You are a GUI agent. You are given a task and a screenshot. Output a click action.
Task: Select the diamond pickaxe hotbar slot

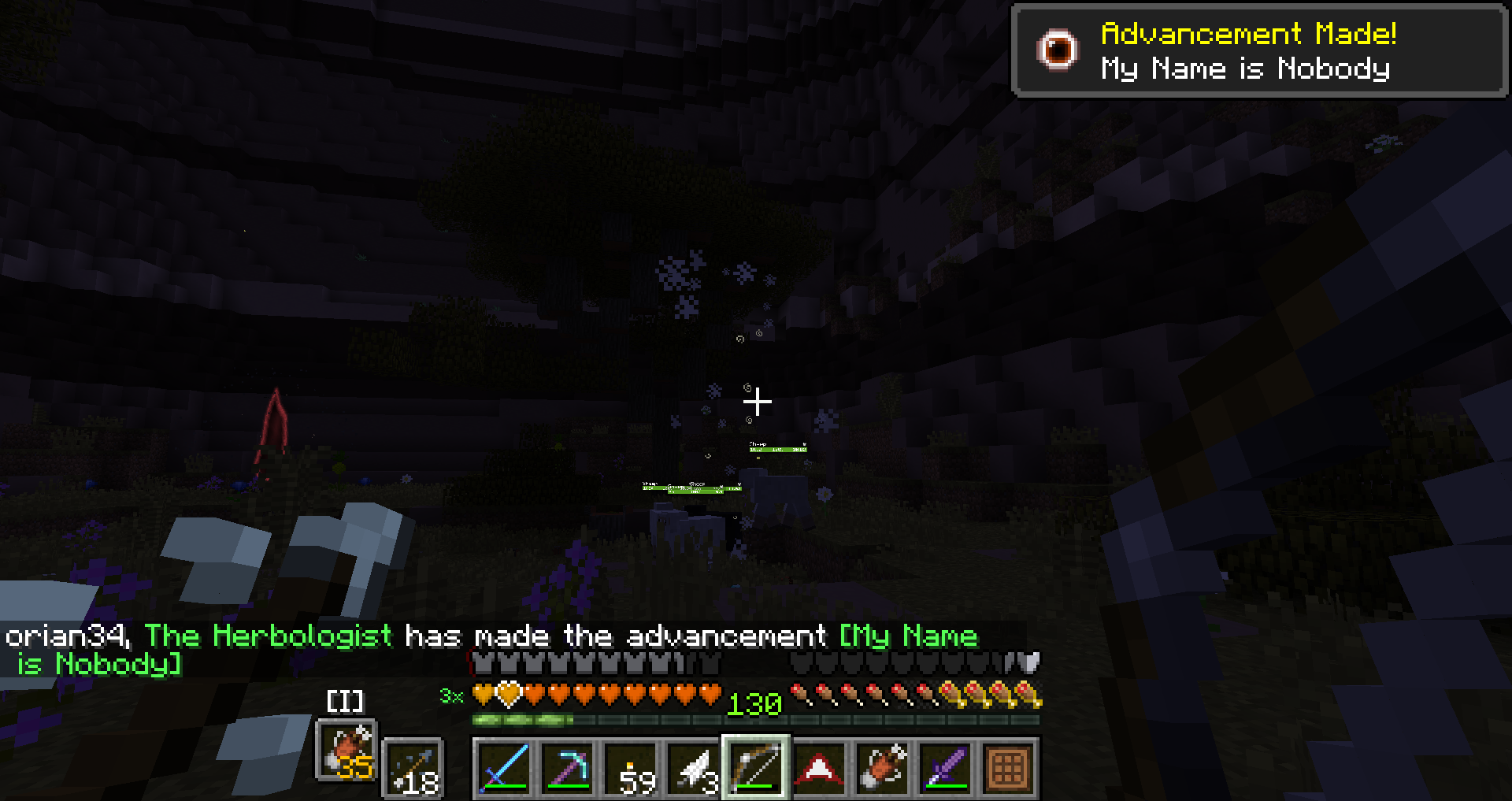point(567,766)
